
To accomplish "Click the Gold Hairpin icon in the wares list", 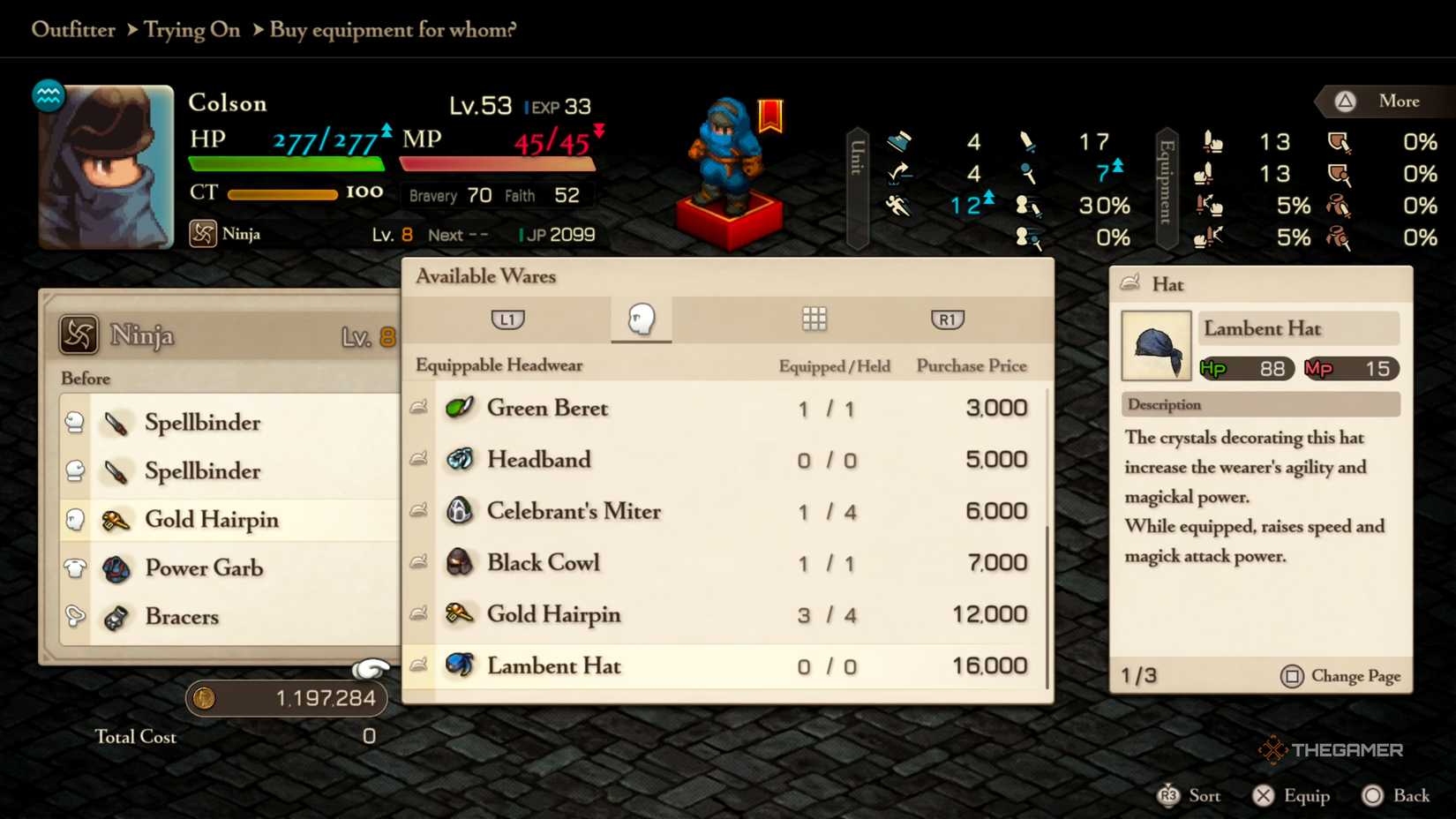I will [460, 614].
